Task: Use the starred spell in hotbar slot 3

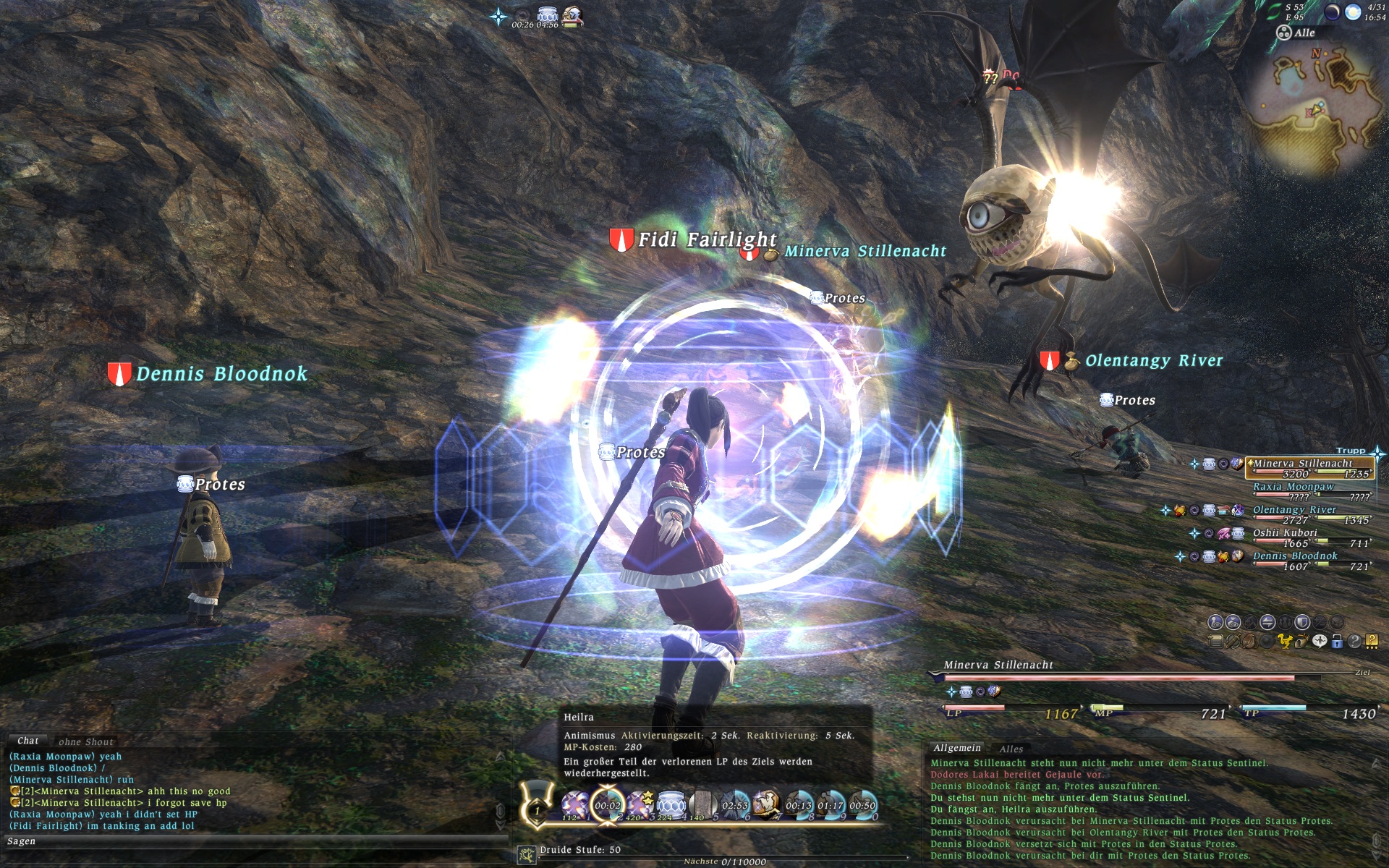Action: click(640, 804)
